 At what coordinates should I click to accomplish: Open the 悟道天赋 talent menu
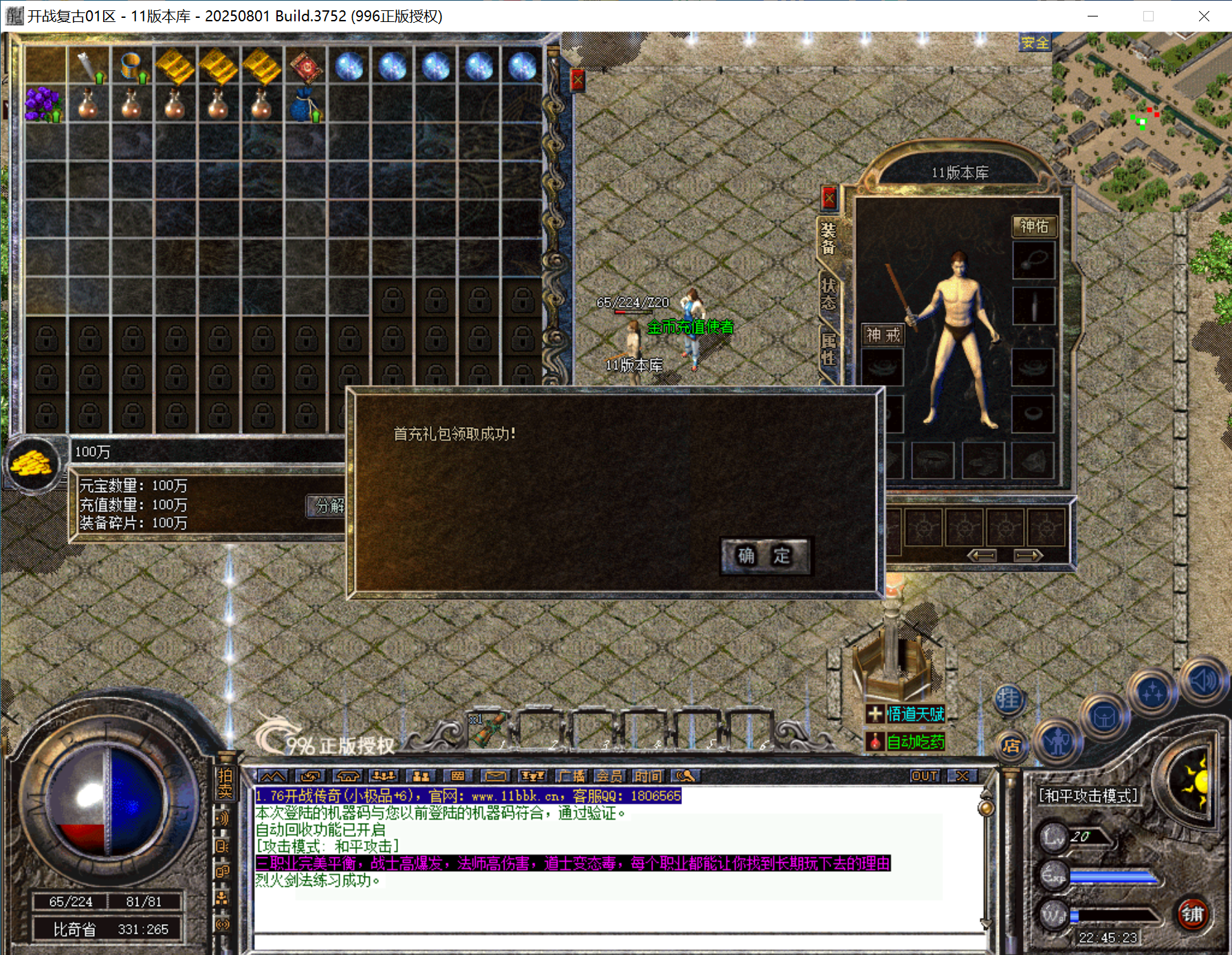906,714
